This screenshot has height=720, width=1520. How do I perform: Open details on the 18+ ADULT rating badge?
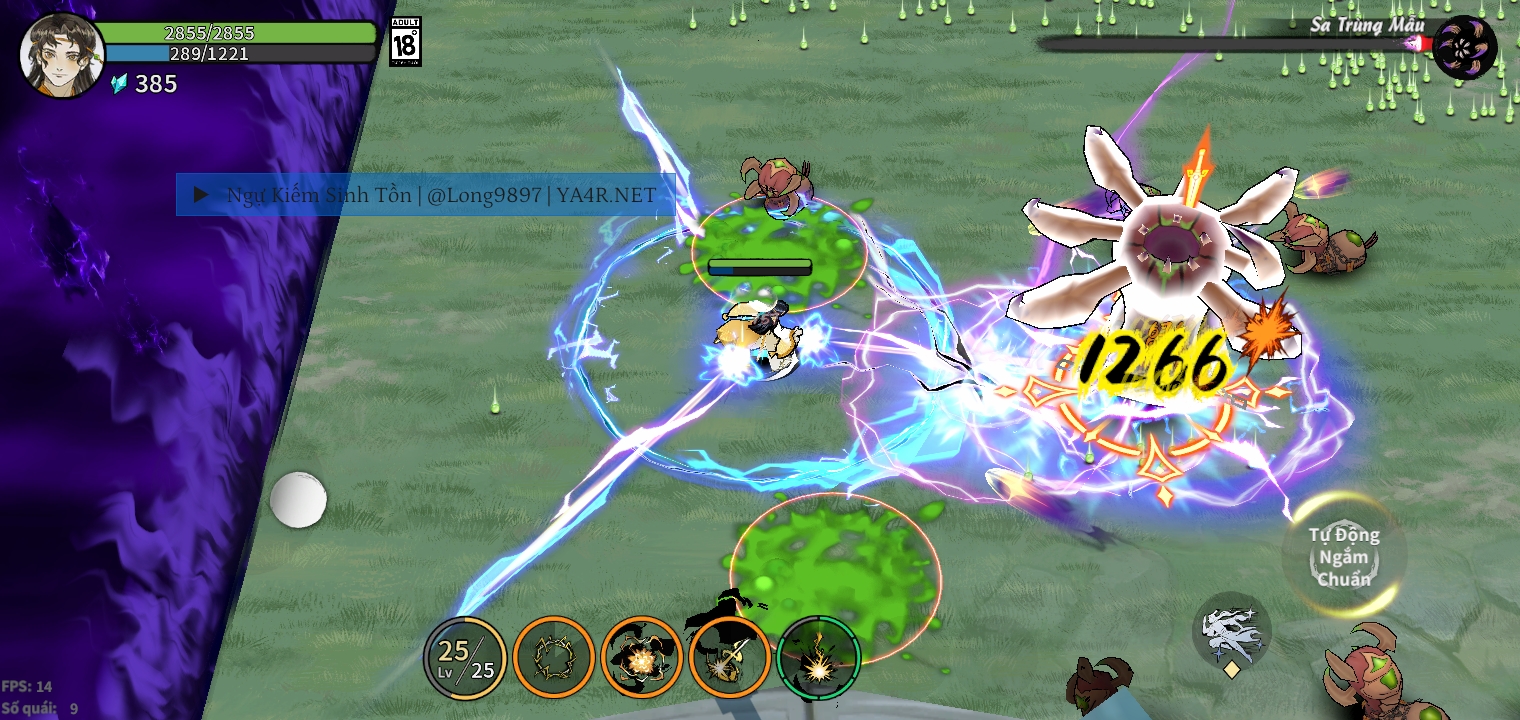point(401,38)
